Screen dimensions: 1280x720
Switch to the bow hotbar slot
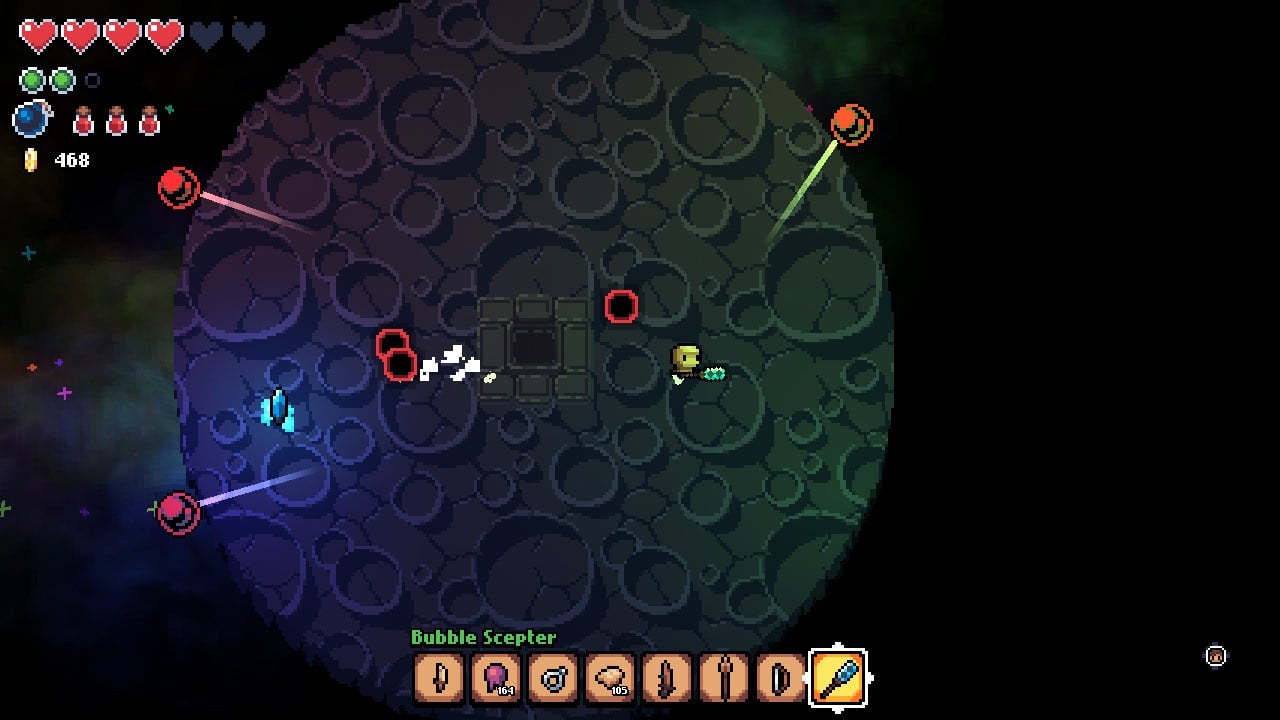pyautogui.click(x=780, y=679)
